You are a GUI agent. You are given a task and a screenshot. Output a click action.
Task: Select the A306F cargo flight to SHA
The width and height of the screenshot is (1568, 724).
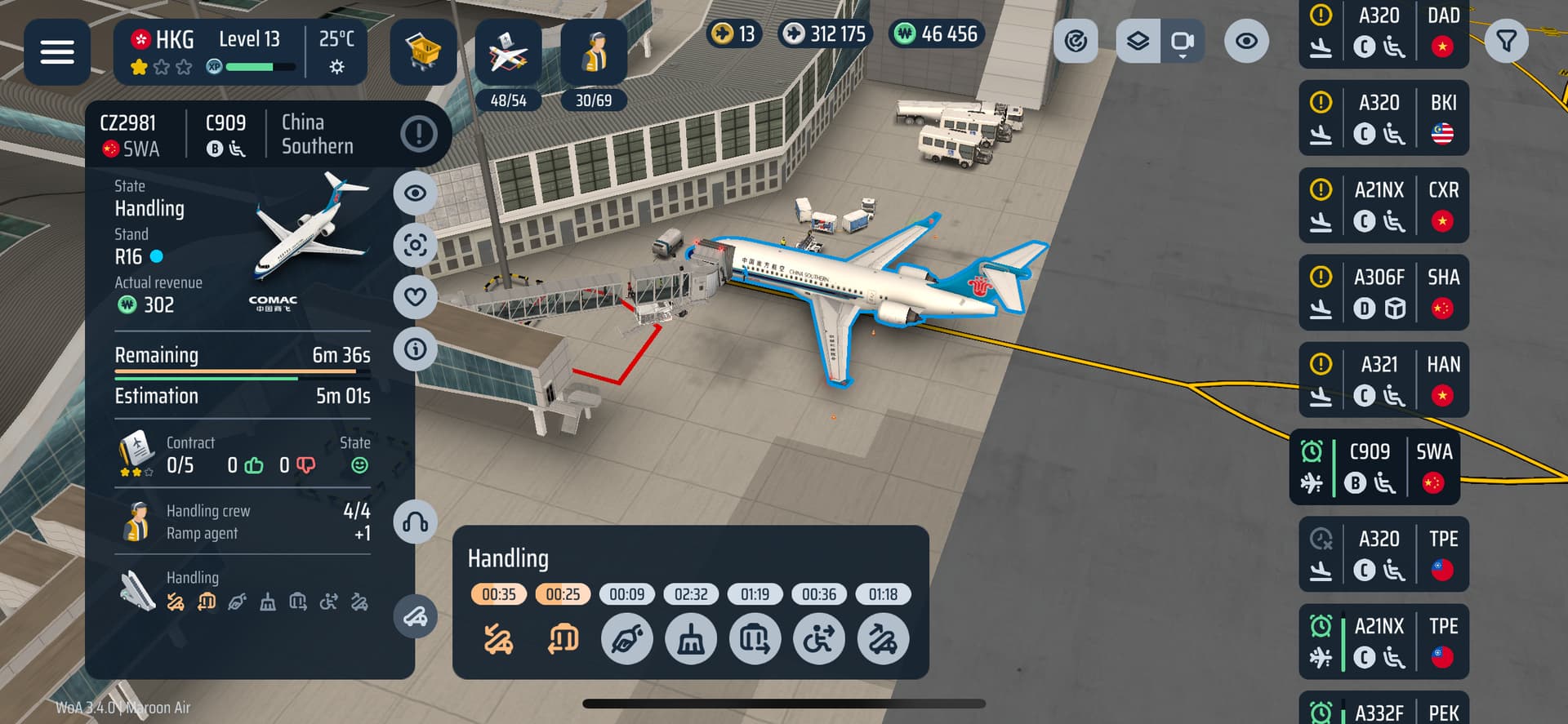(1383, 293)
